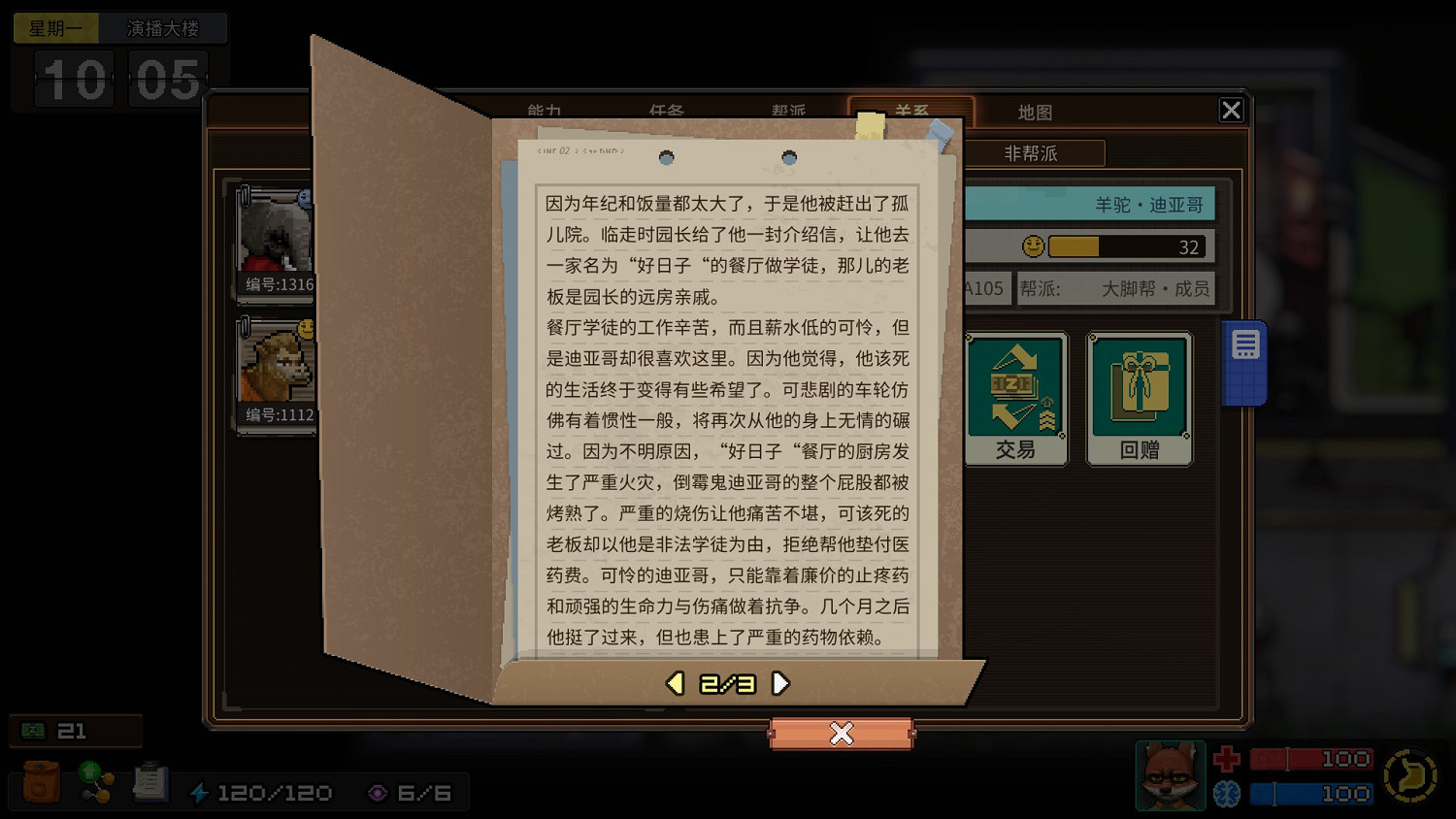Go to next dossier page with right arrow
The width and height of the screenshot is (1456, 819).
point(780,682)
